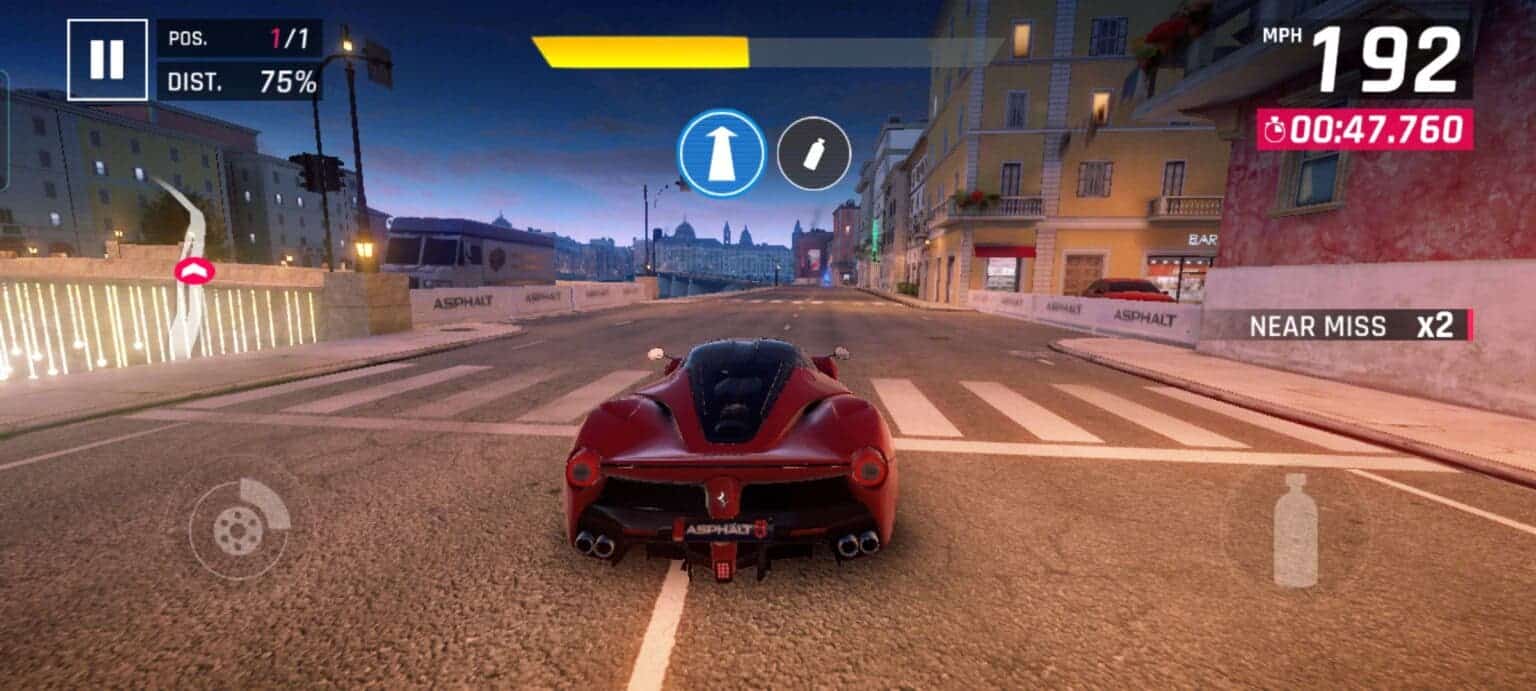Viewport: 1536px width, 691px height.
Task: Pause the race
Action: [107, 60]
